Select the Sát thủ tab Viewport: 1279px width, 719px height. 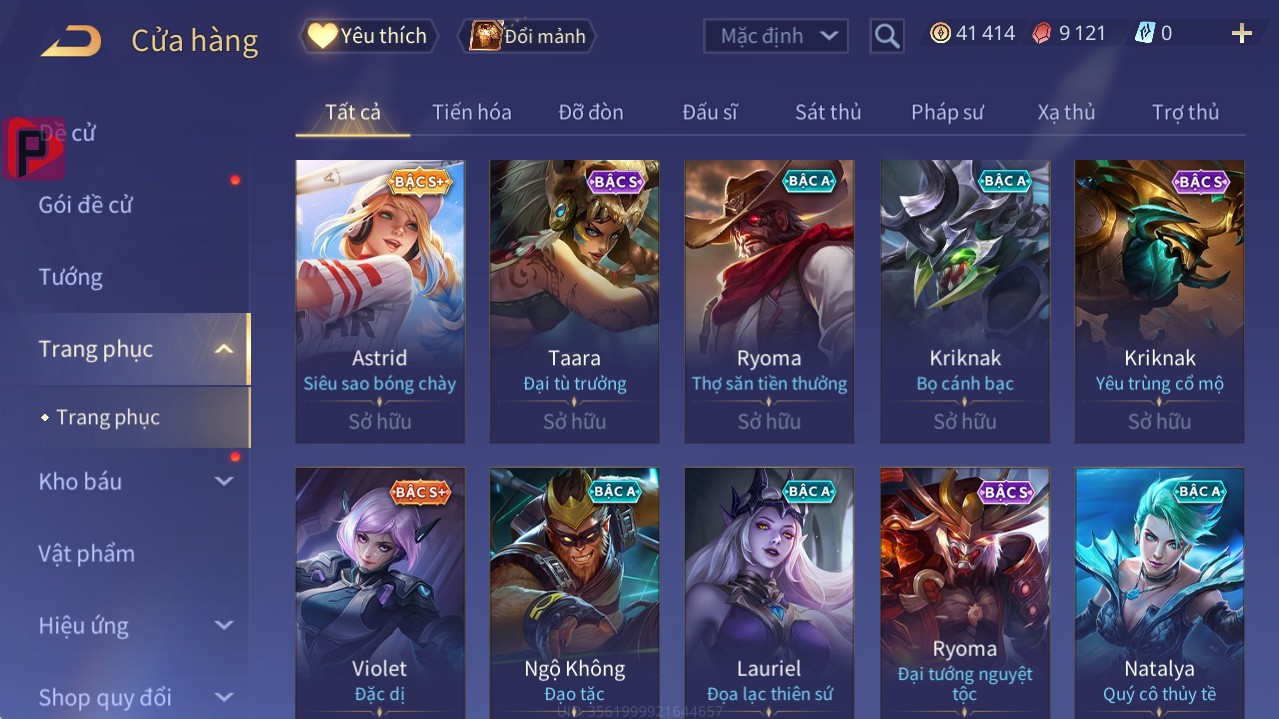coord(827,112)
